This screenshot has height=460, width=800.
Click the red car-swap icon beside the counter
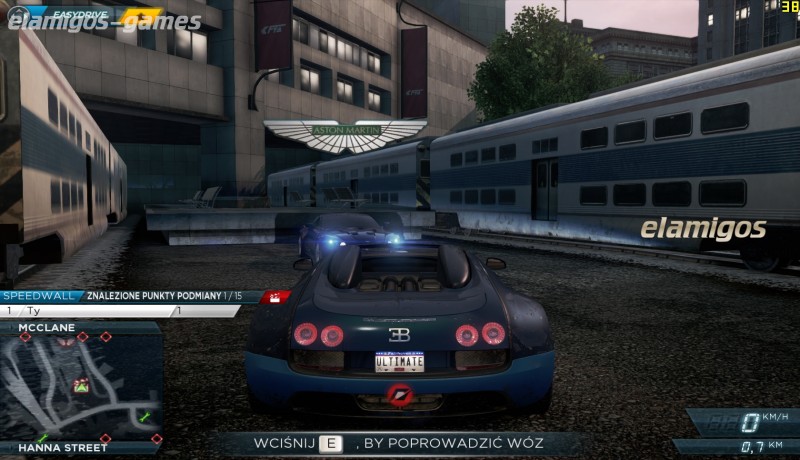tap(275, 297)
